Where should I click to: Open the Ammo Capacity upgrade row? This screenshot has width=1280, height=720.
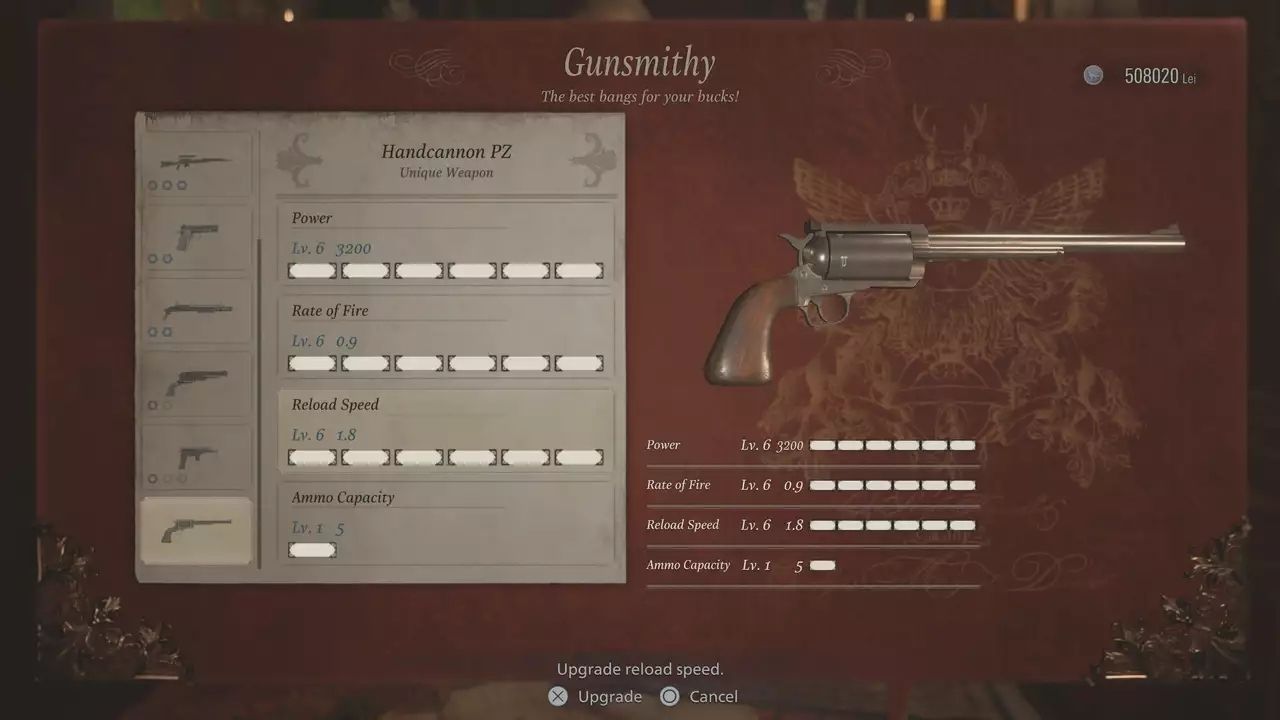click(x=446, y=523)
